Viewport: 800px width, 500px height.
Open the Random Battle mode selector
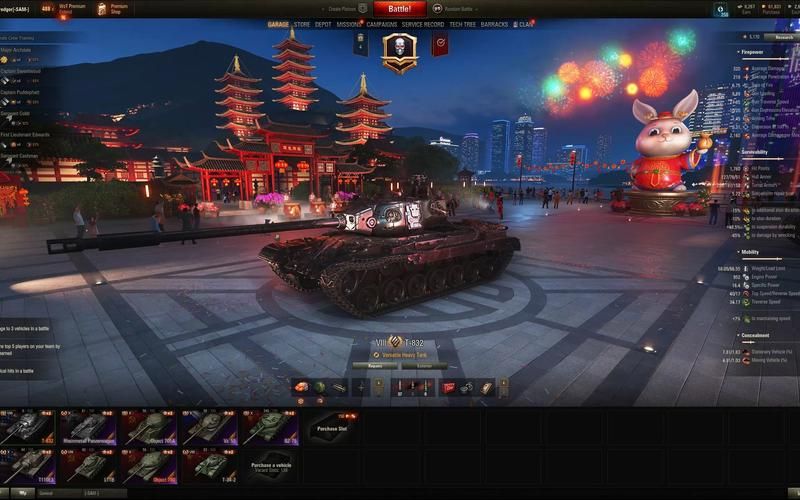coord(454,8)
